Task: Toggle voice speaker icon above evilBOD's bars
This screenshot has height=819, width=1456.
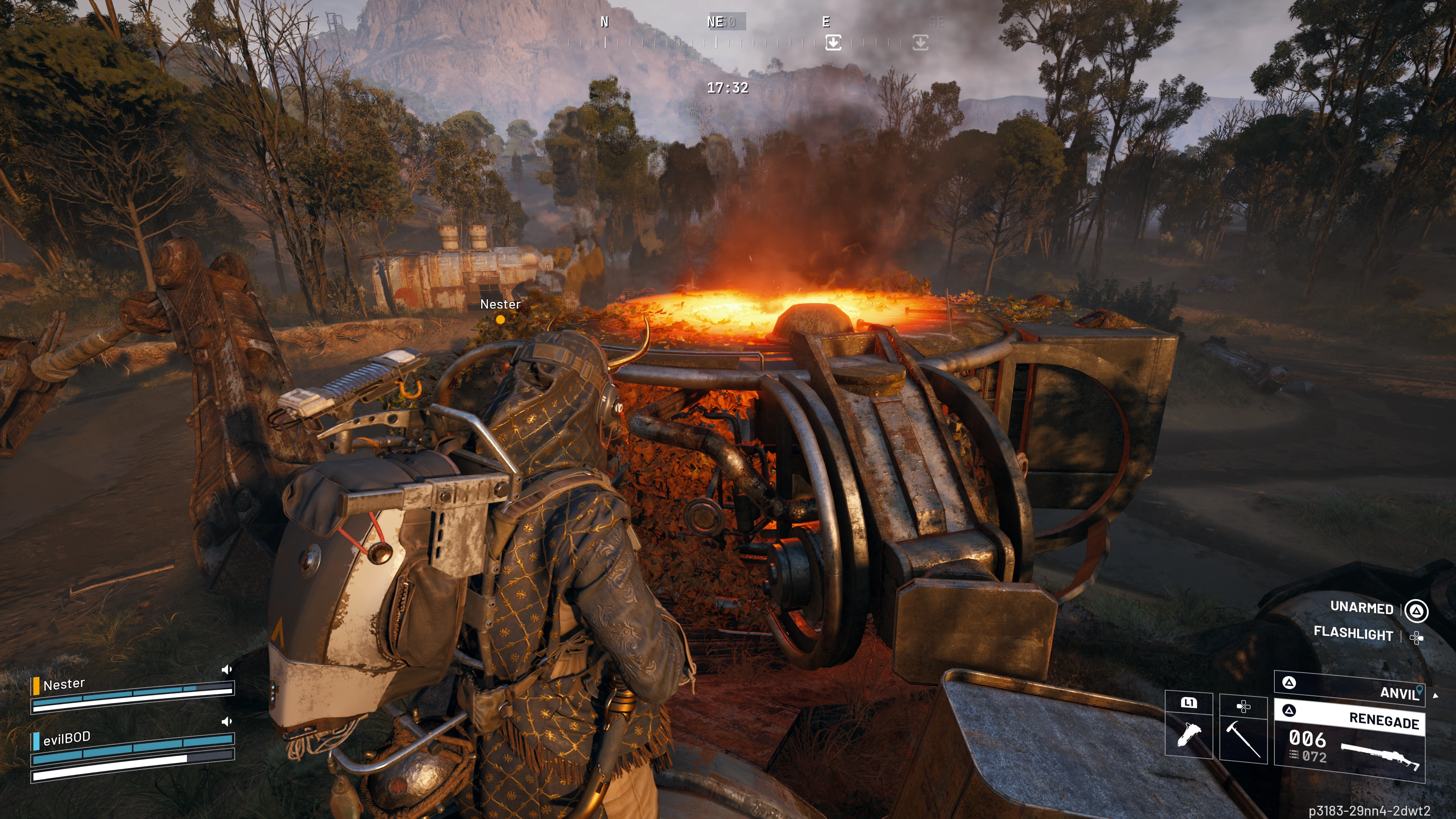Action: click(x=227, y=722)
